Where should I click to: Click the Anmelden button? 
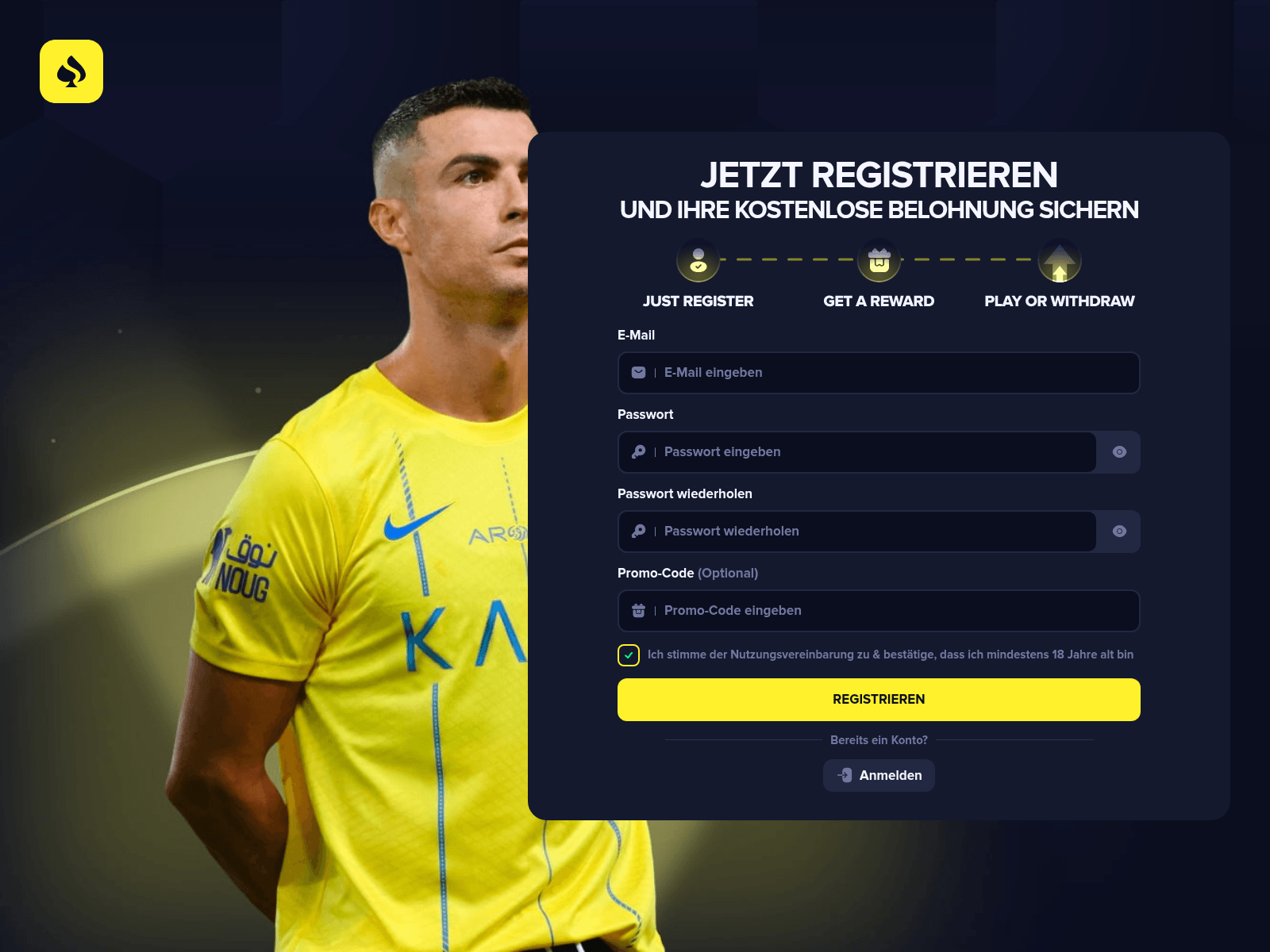879,775
